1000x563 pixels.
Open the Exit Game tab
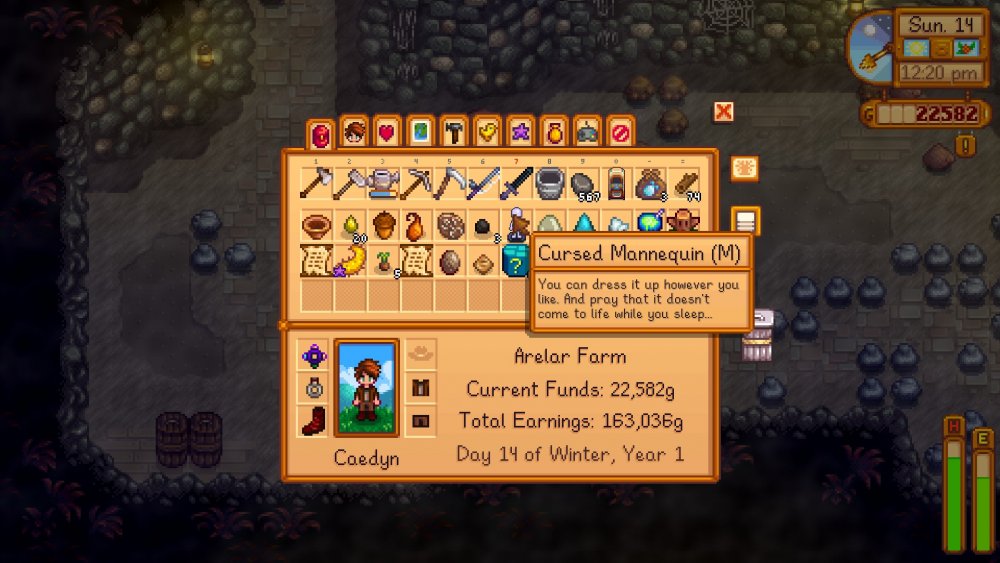pyautogui.click(x=622, y=133)
